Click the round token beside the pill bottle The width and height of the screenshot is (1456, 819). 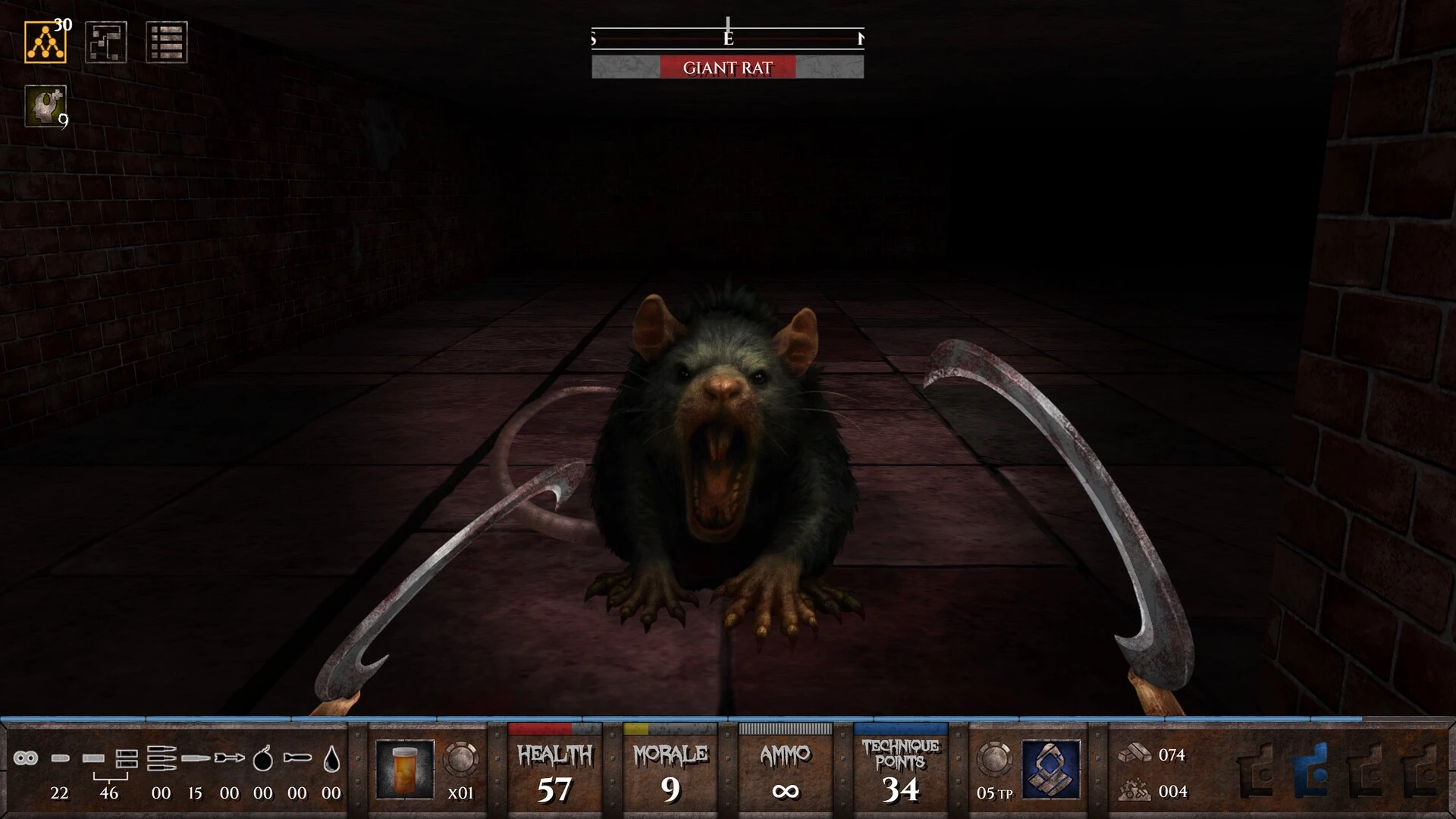coord(460,758)
